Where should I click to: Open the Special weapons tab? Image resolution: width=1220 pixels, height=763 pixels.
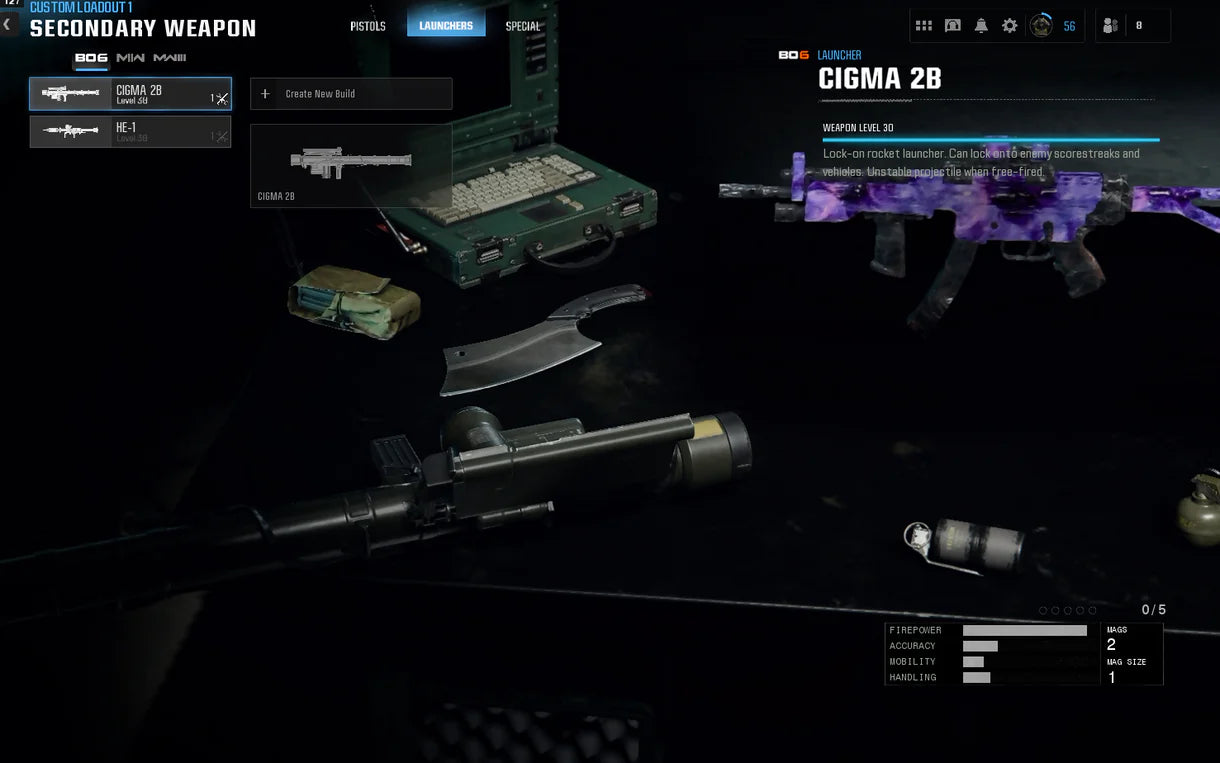click(522, 26)
